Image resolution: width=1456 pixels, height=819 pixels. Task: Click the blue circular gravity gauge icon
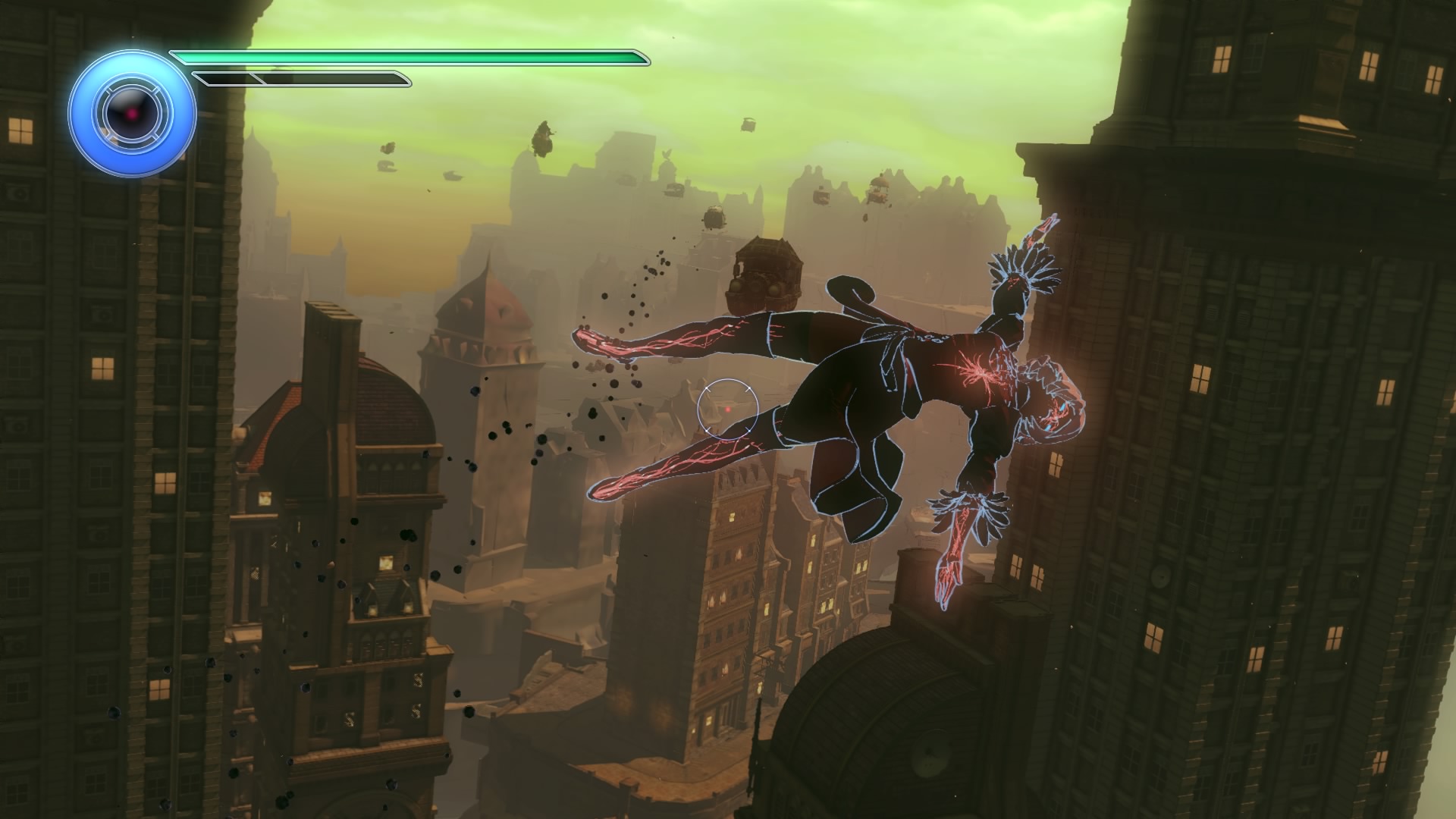[133, 115]
